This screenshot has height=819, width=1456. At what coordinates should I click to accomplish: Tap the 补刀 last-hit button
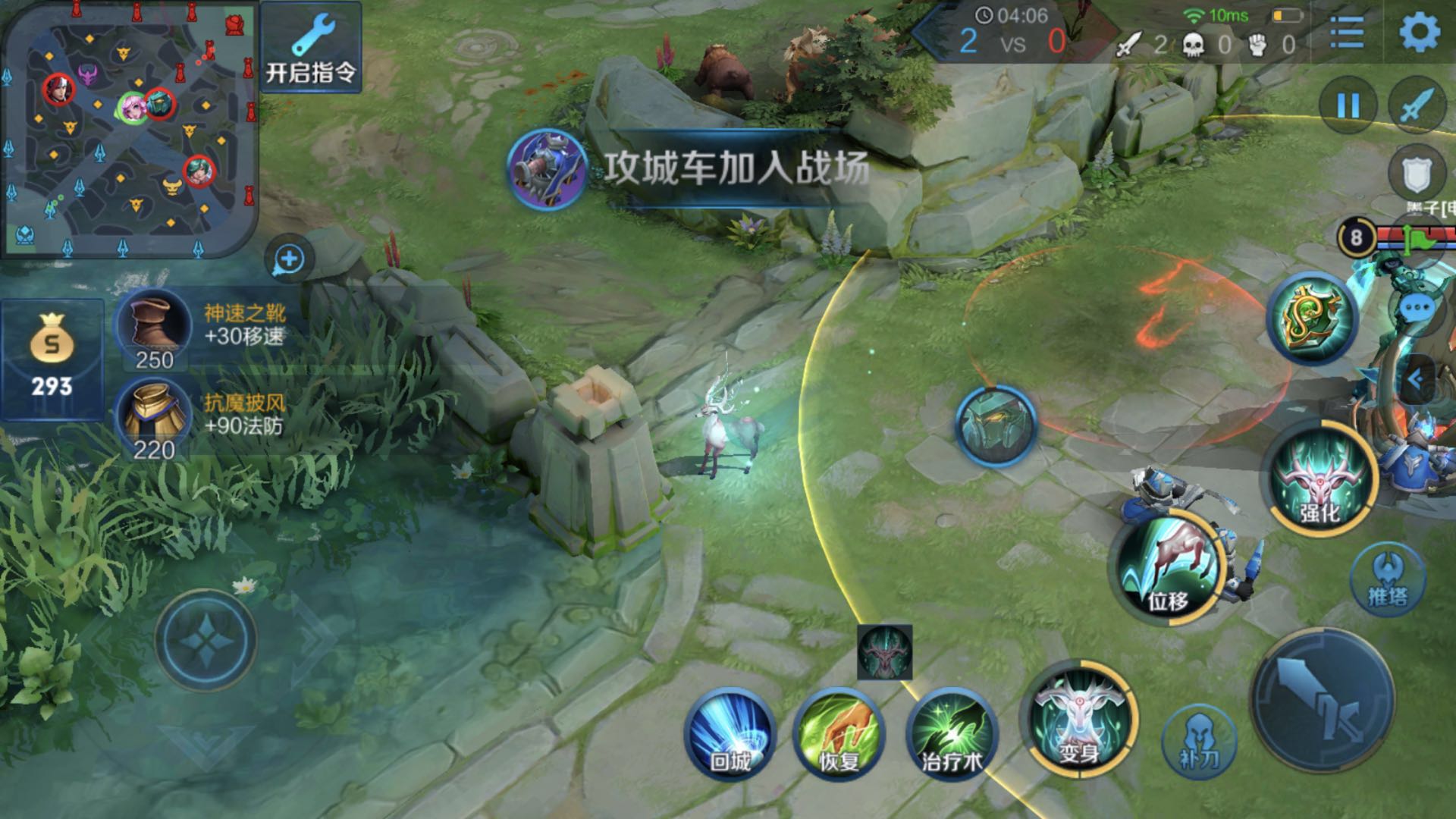coord(1199,739)
